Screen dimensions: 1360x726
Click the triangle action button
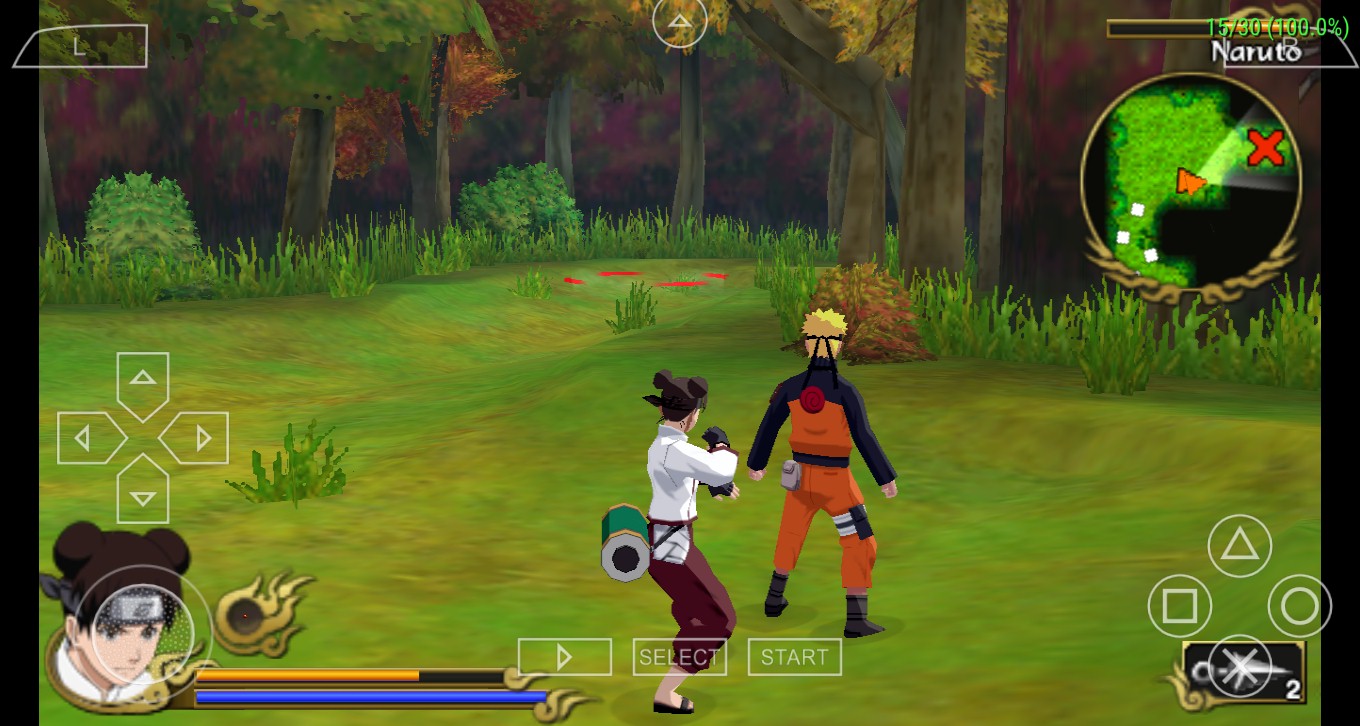pyautogui.click(x=1239, y=546)
